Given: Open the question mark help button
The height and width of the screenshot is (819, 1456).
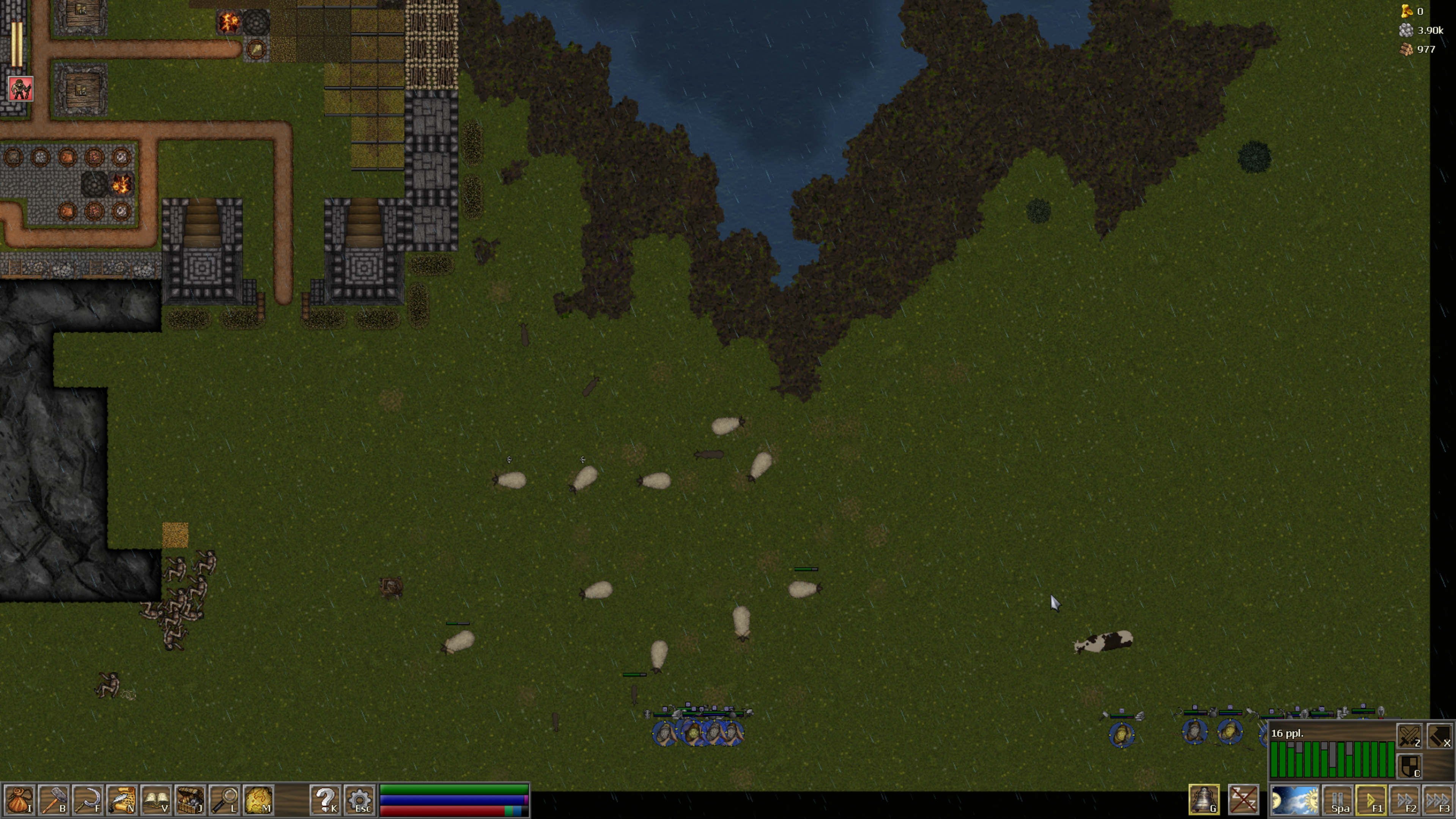Looking at the screenshot, I should 326,800.
